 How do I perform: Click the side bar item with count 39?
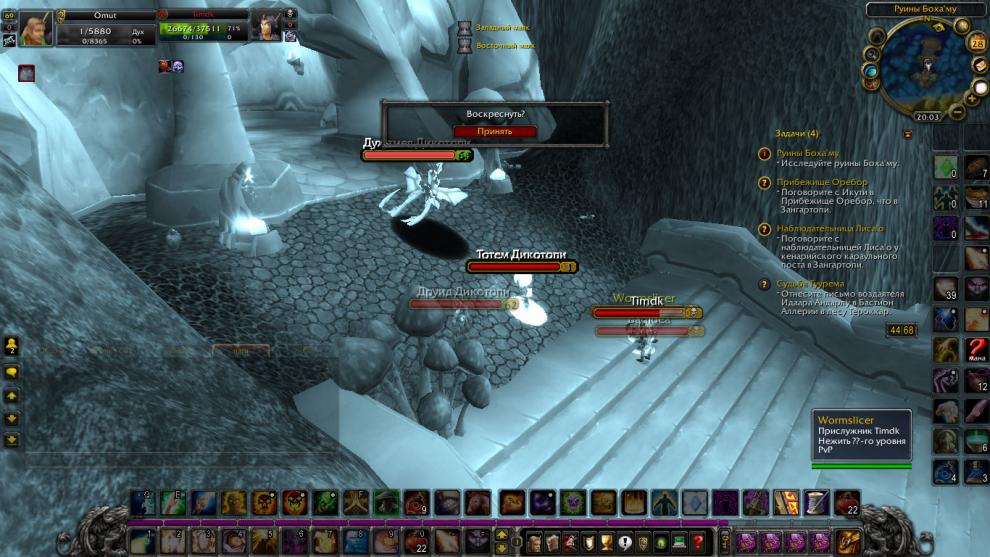point(945,289)
